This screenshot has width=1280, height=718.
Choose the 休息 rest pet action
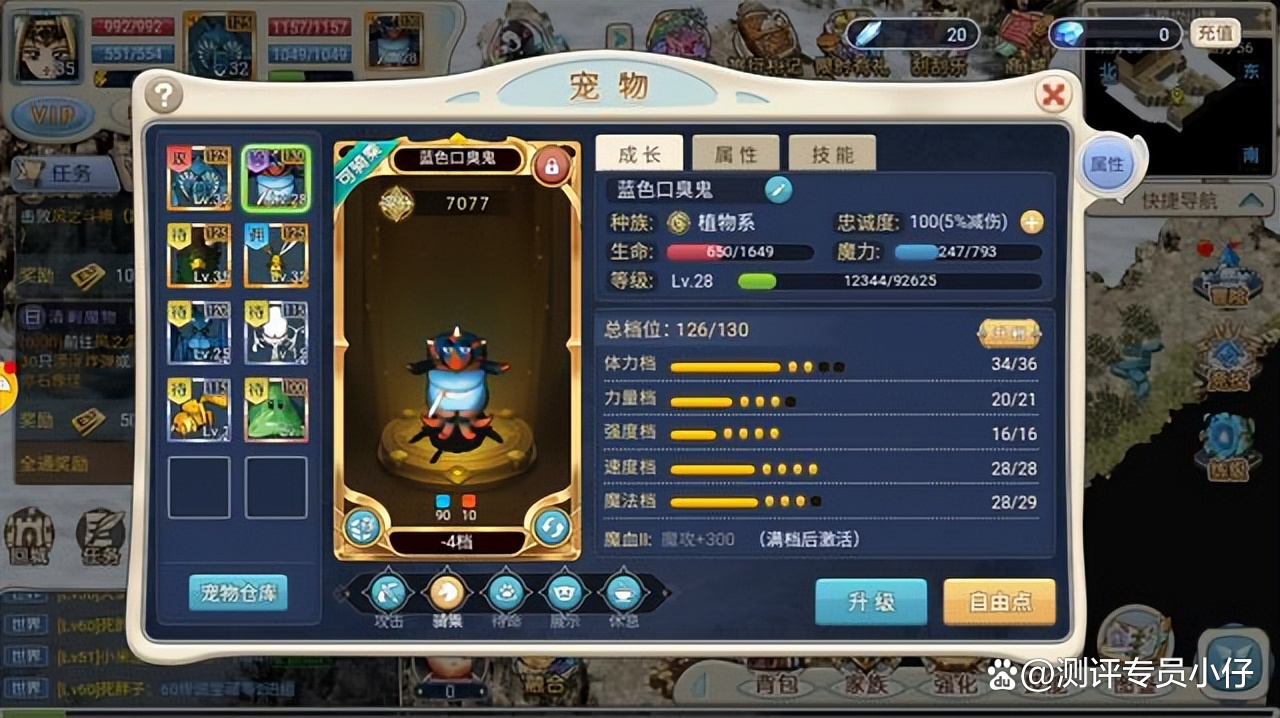[624, 593]
